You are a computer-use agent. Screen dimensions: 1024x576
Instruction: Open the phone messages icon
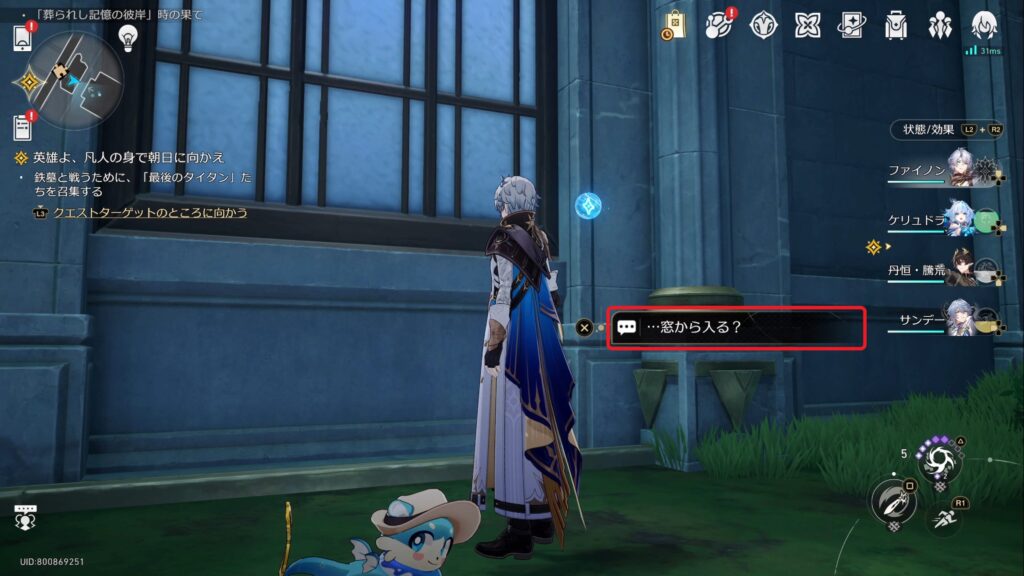pos(23,39)
